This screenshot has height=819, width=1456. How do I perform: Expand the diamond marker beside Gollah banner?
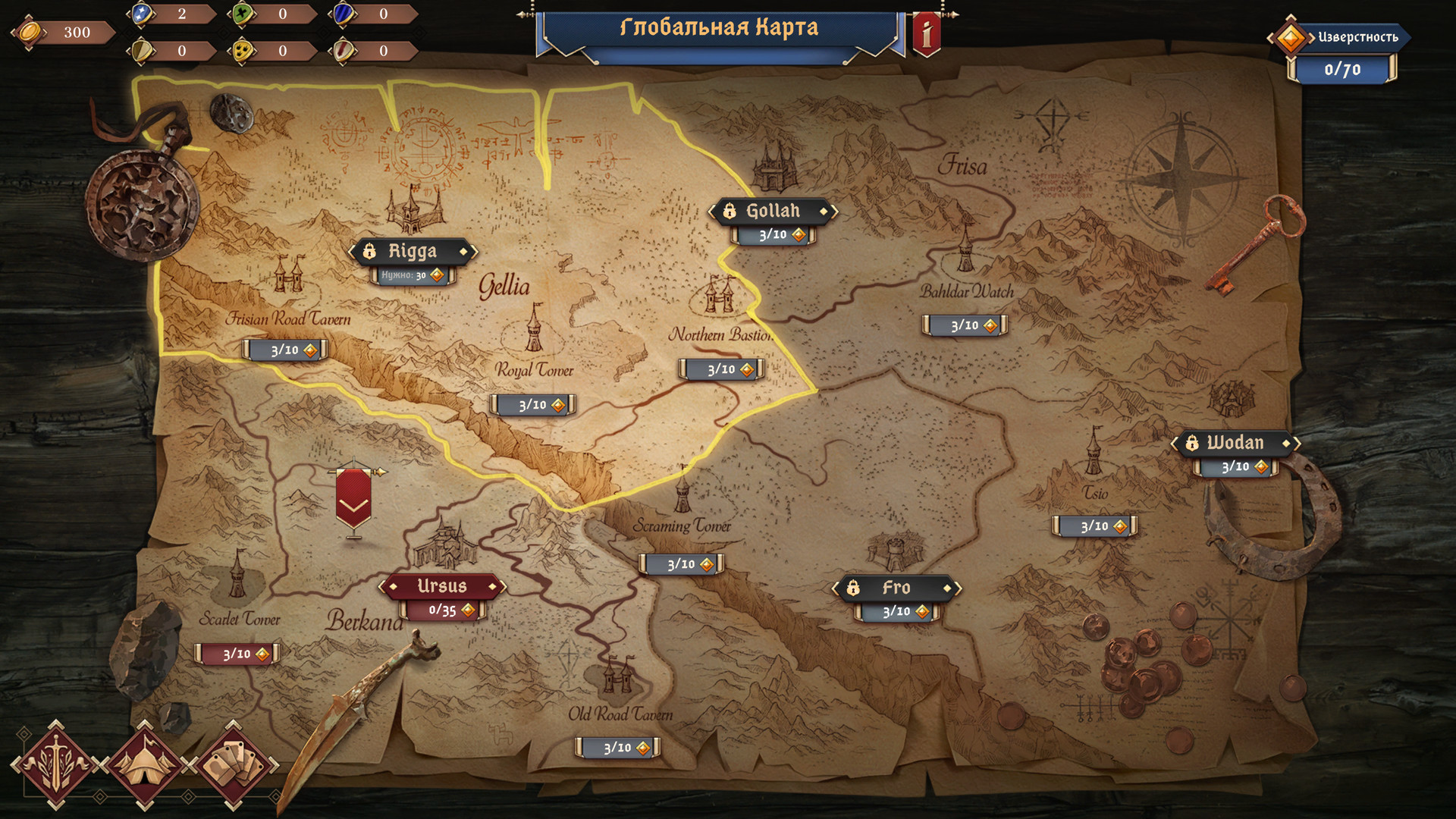click(x=824, y=212)
